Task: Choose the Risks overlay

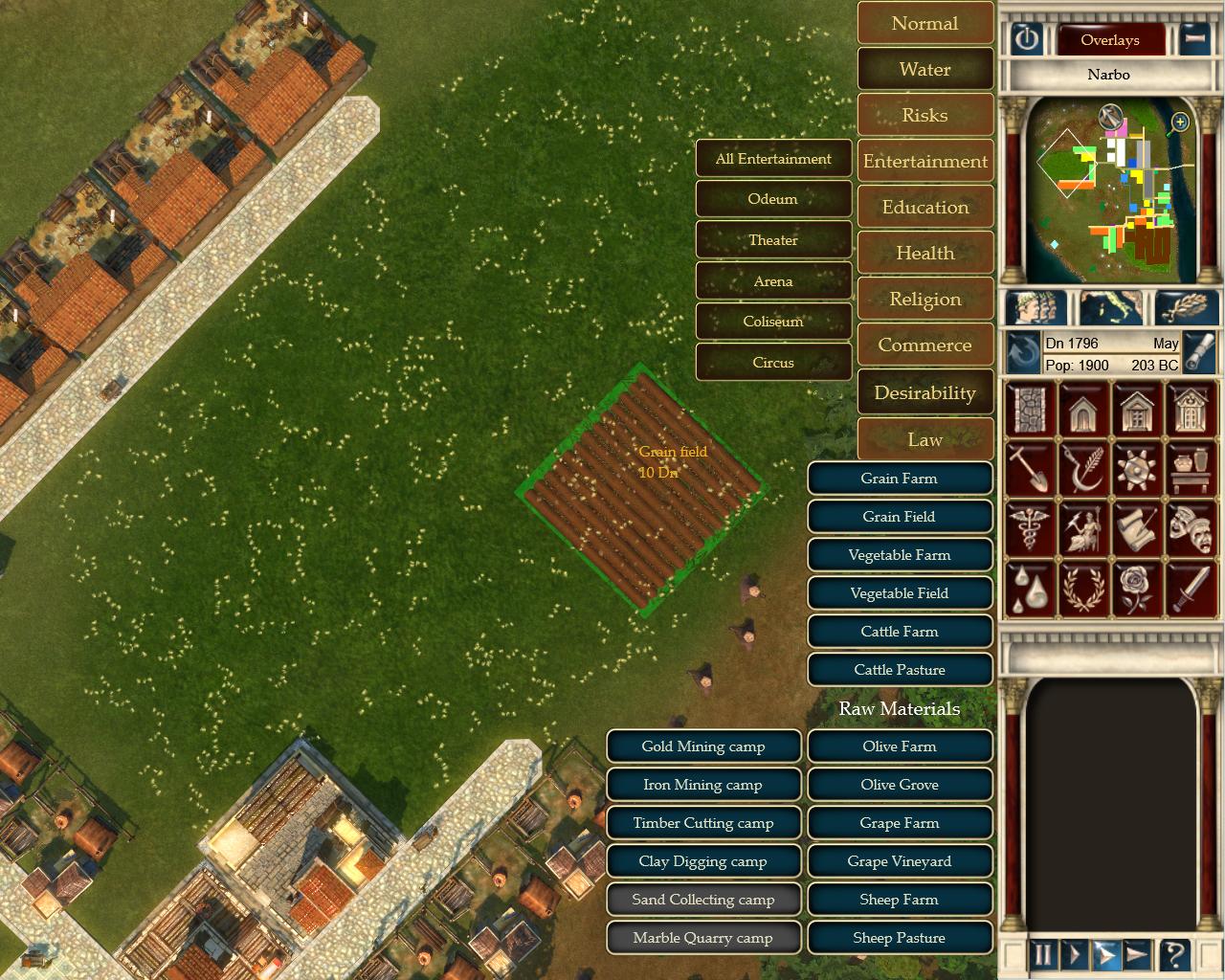Action: (924, 116)
